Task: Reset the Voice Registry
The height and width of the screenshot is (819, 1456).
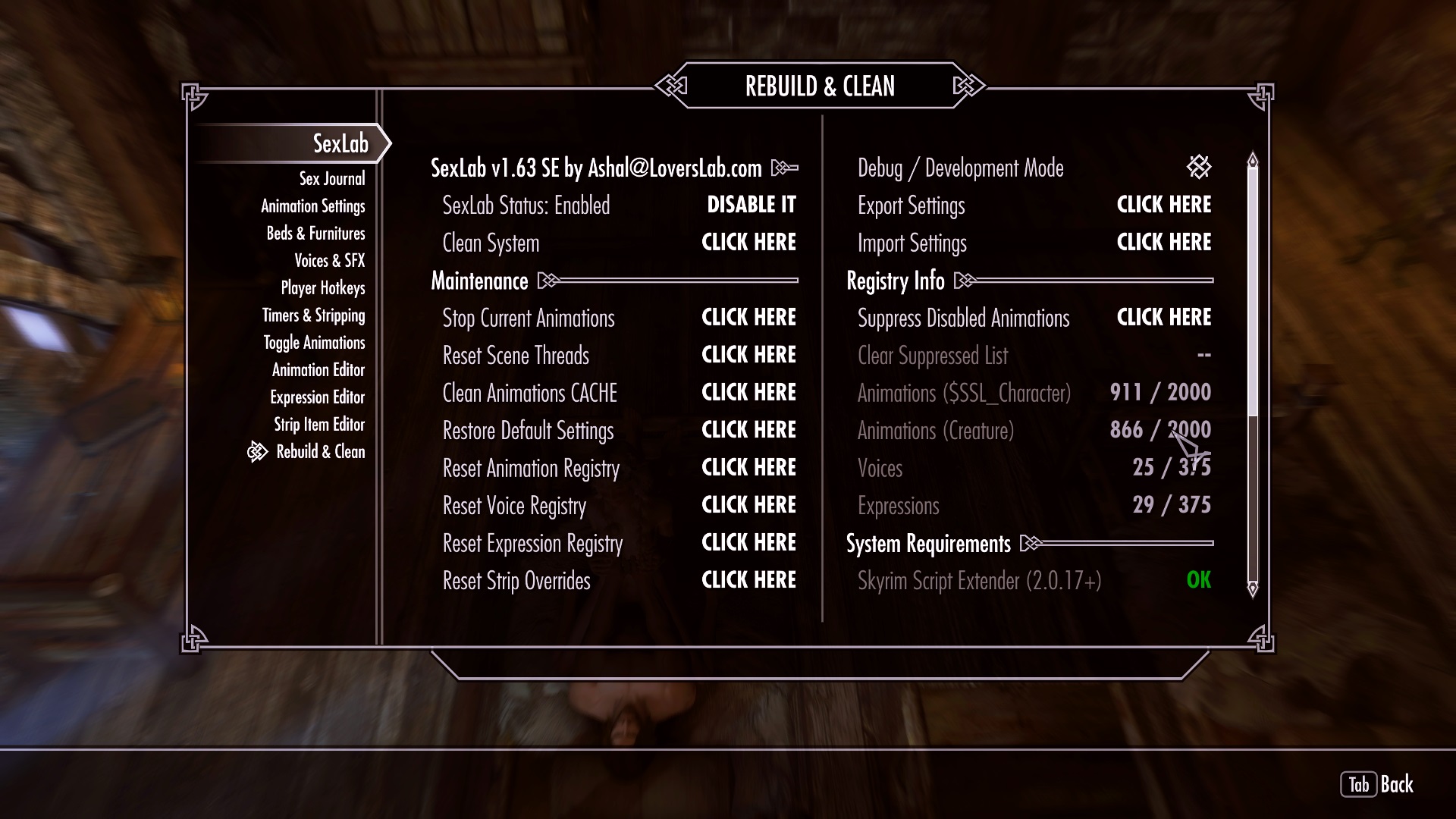Action: [x=748, y=505]
